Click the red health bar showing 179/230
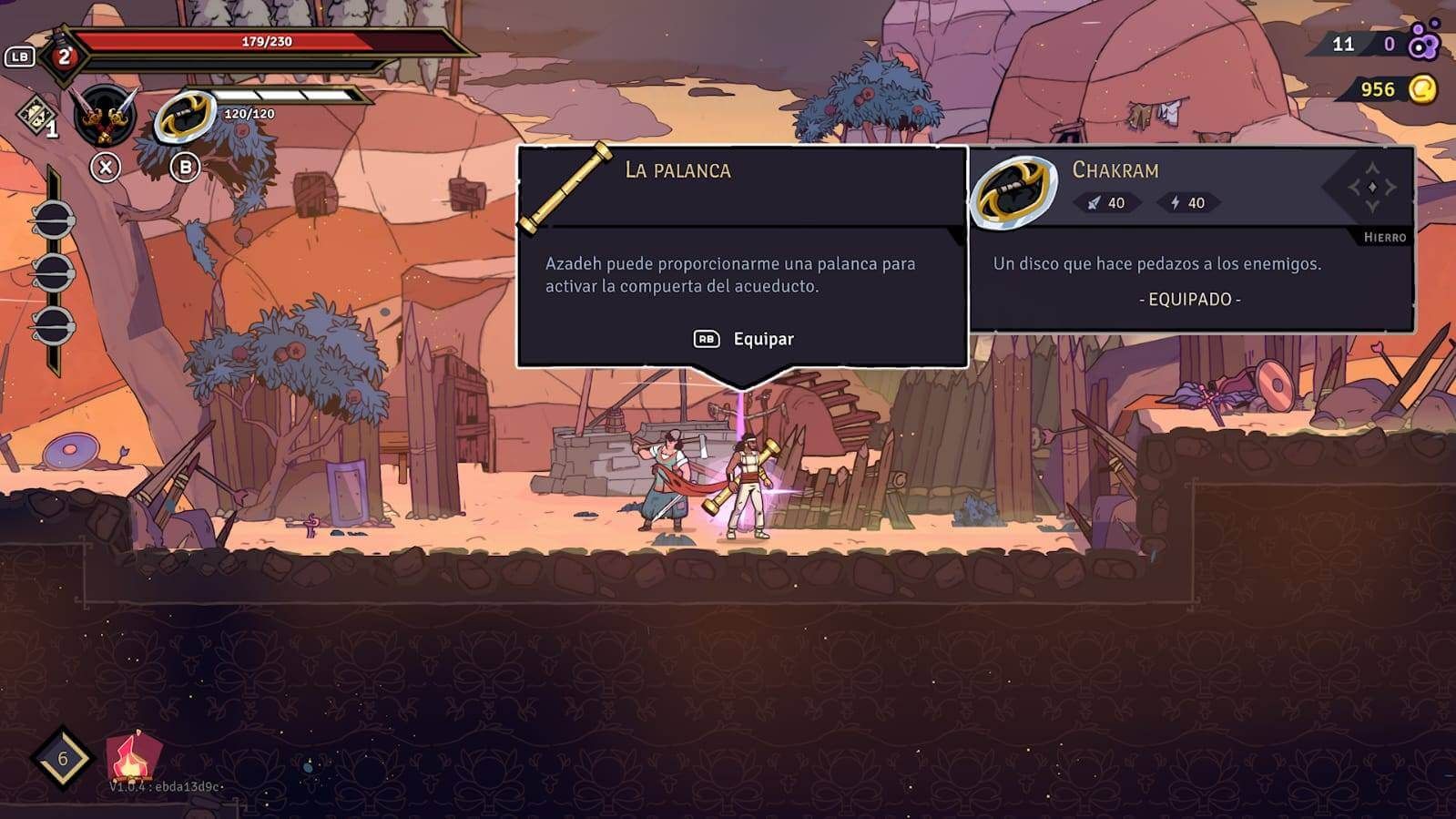The image size is (1456, 819). (x=264, y=43)
